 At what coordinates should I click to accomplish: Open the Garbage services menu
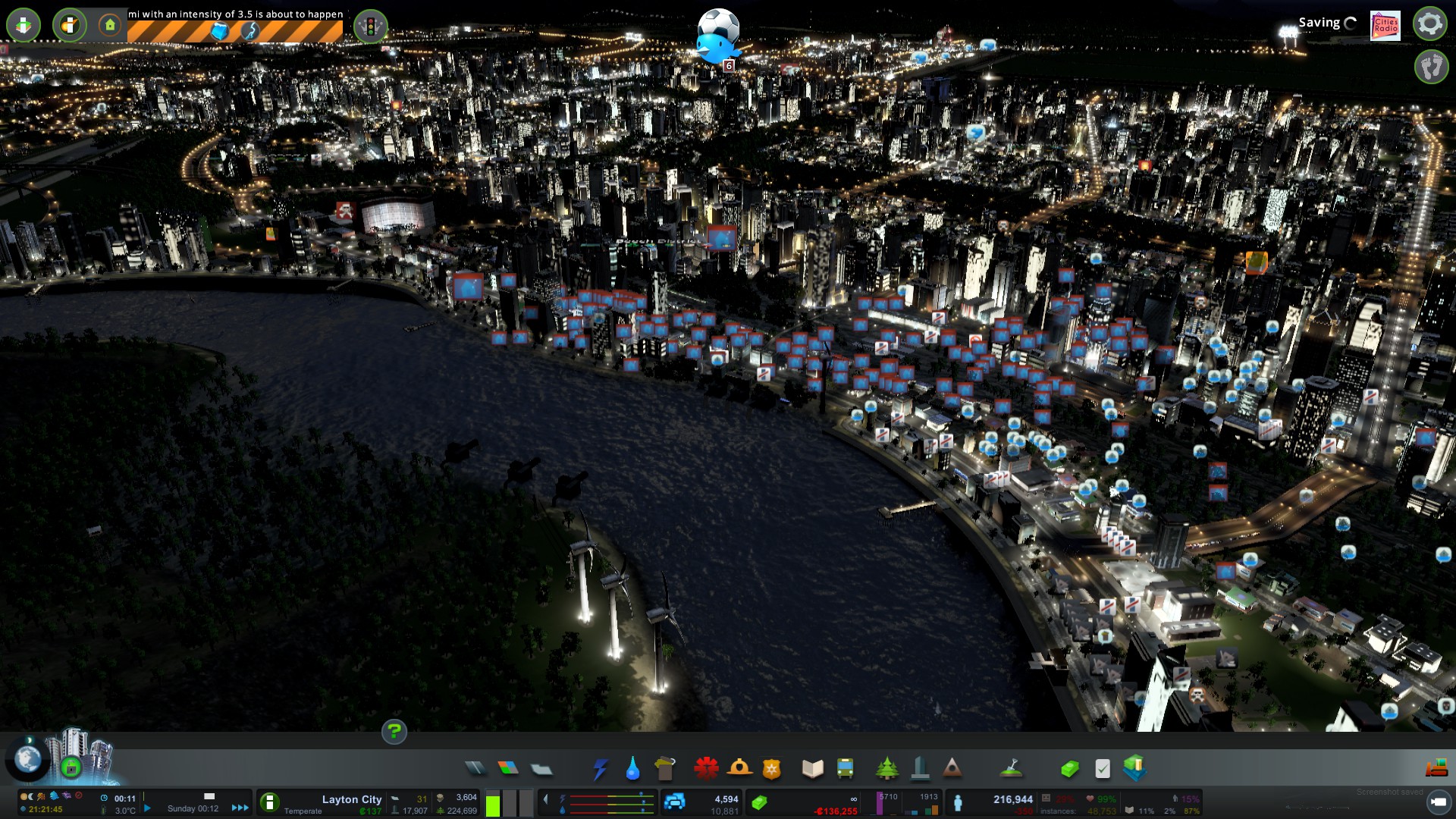point(665,769)
